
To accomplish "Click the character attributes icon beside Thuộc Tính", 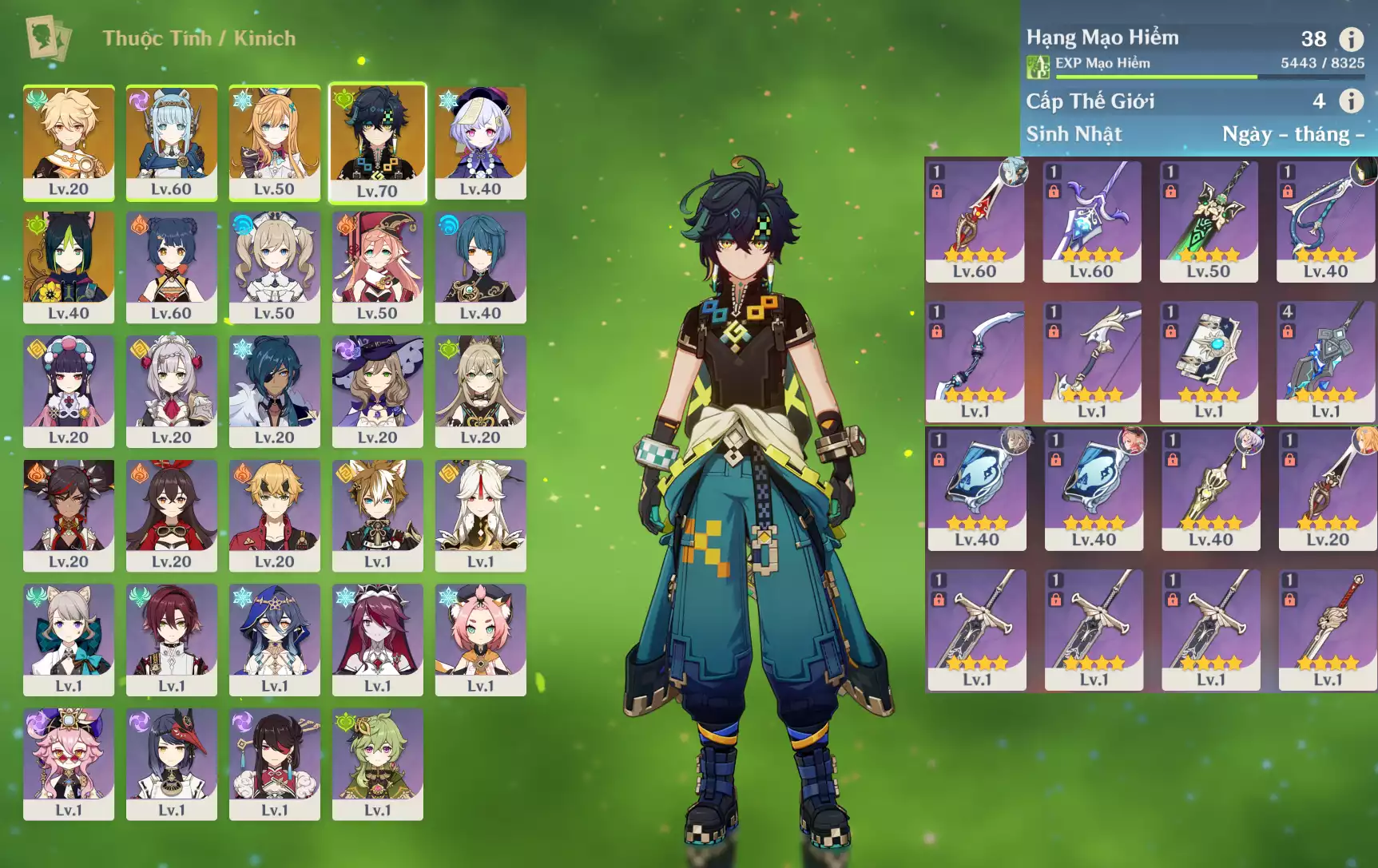I will (x=48, y=38).
